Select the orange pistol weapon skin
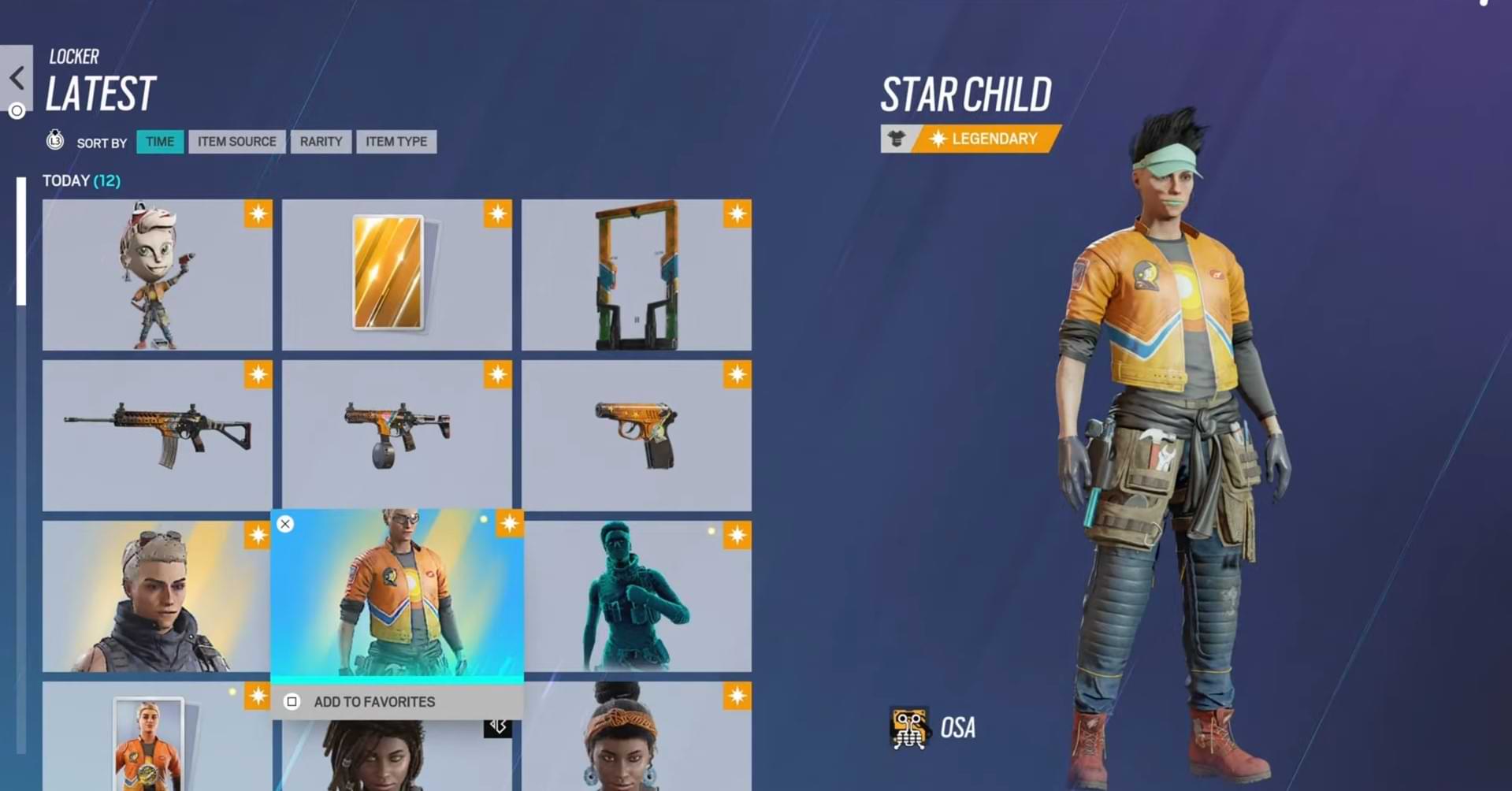Screen dimensions: 1512x791 pyautogui.click(x=636, y=435)
